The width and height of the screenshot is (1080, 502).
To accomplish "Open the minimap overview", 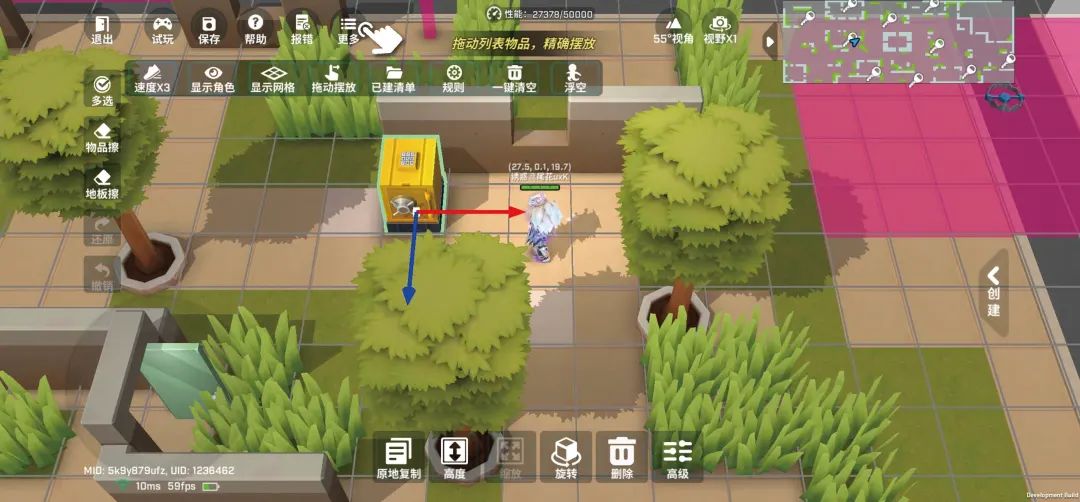I will click(897, 41).
